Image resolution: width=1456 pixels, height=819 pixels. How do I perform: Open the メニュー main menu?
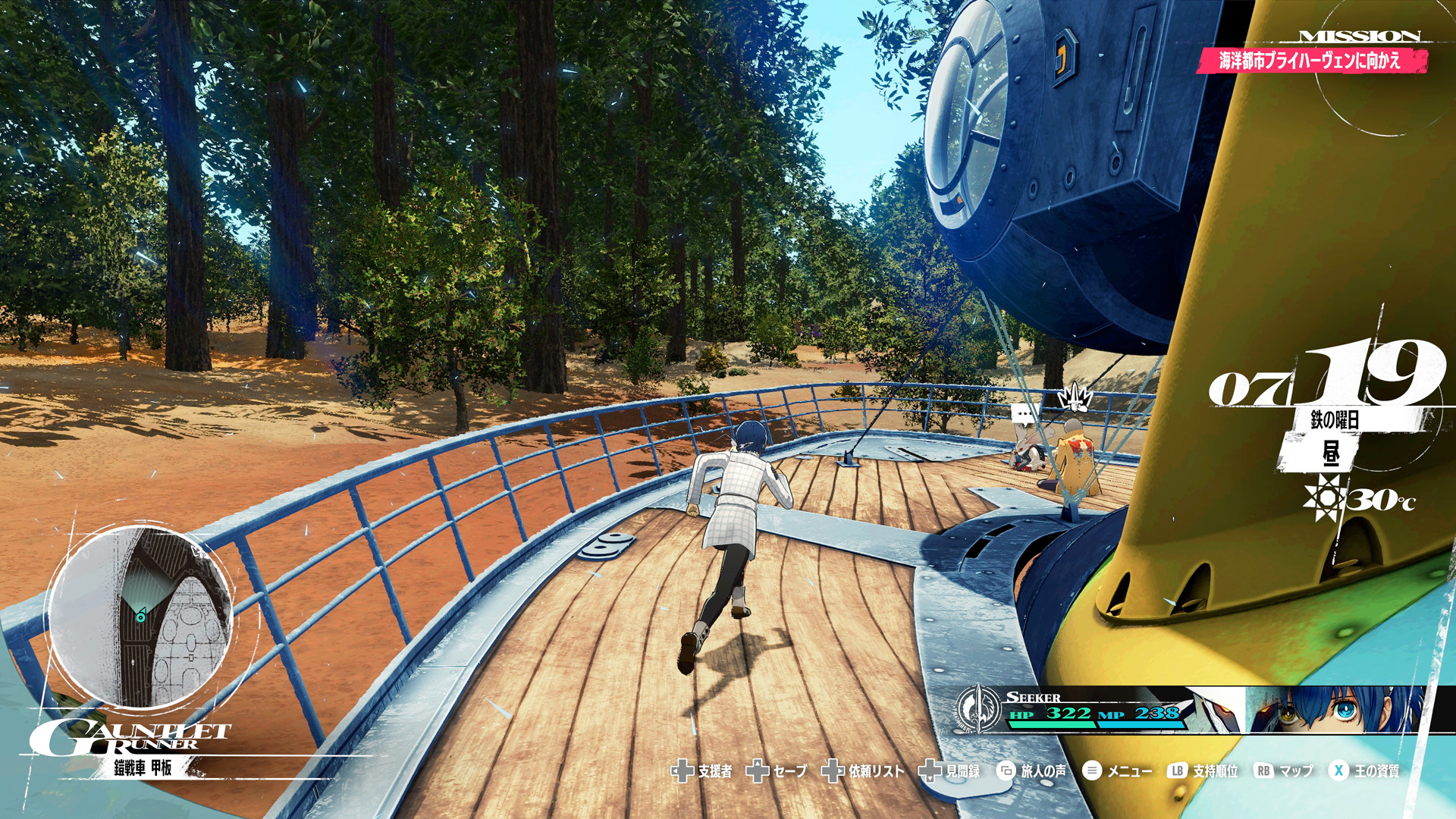[1118, 771]
